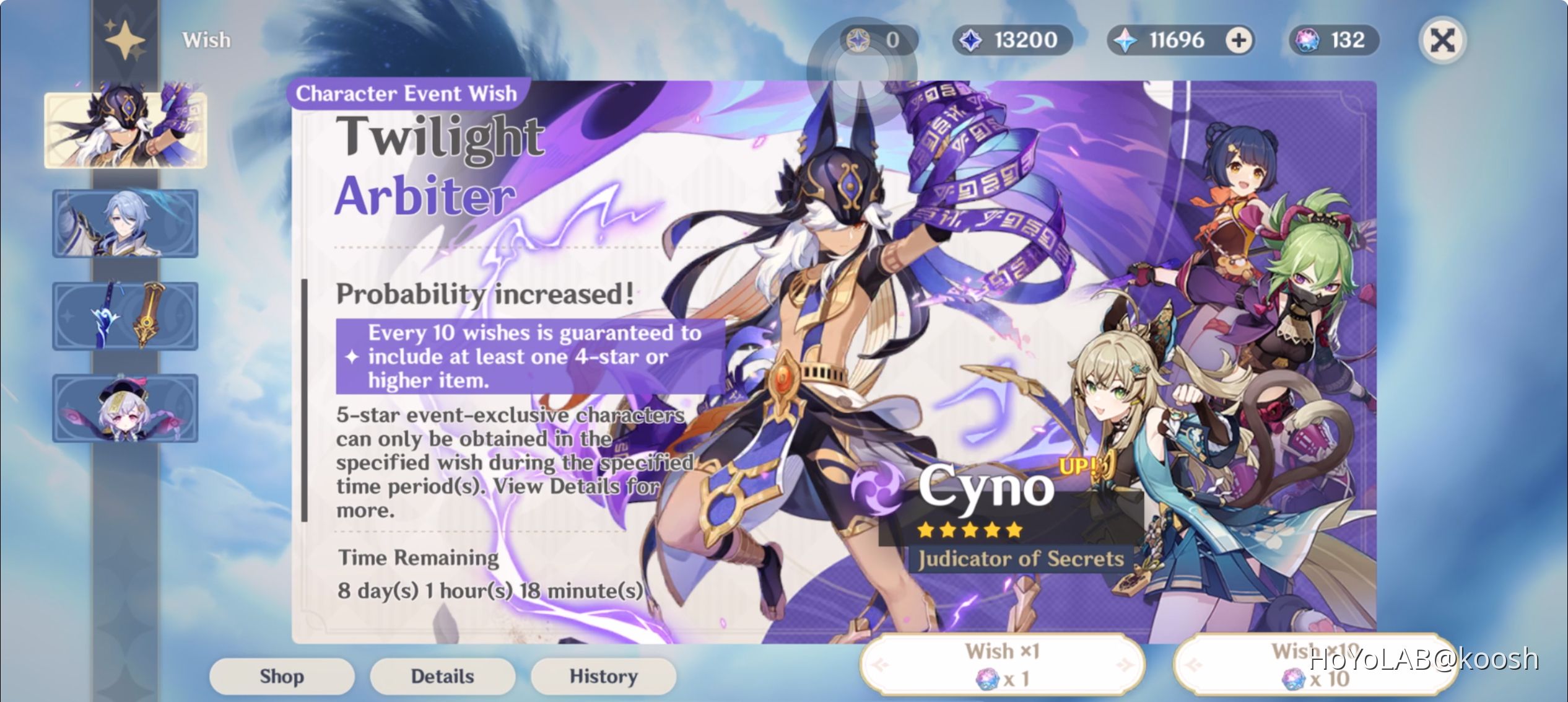Image resolution: width=1568 pixels, height=702 pixels.
Task: Close the Wish screen
Action: point(1442,39)
